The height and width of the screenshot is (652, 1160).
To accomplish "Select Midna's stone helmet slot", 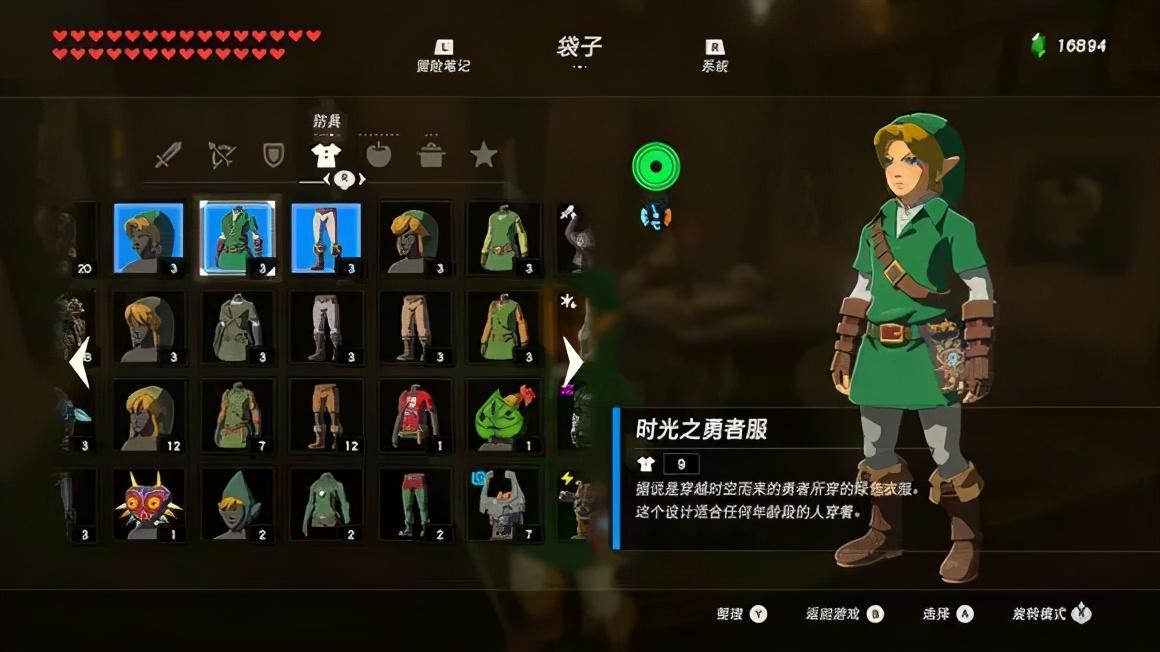I will pyautogui.click(x=504, y=504).
